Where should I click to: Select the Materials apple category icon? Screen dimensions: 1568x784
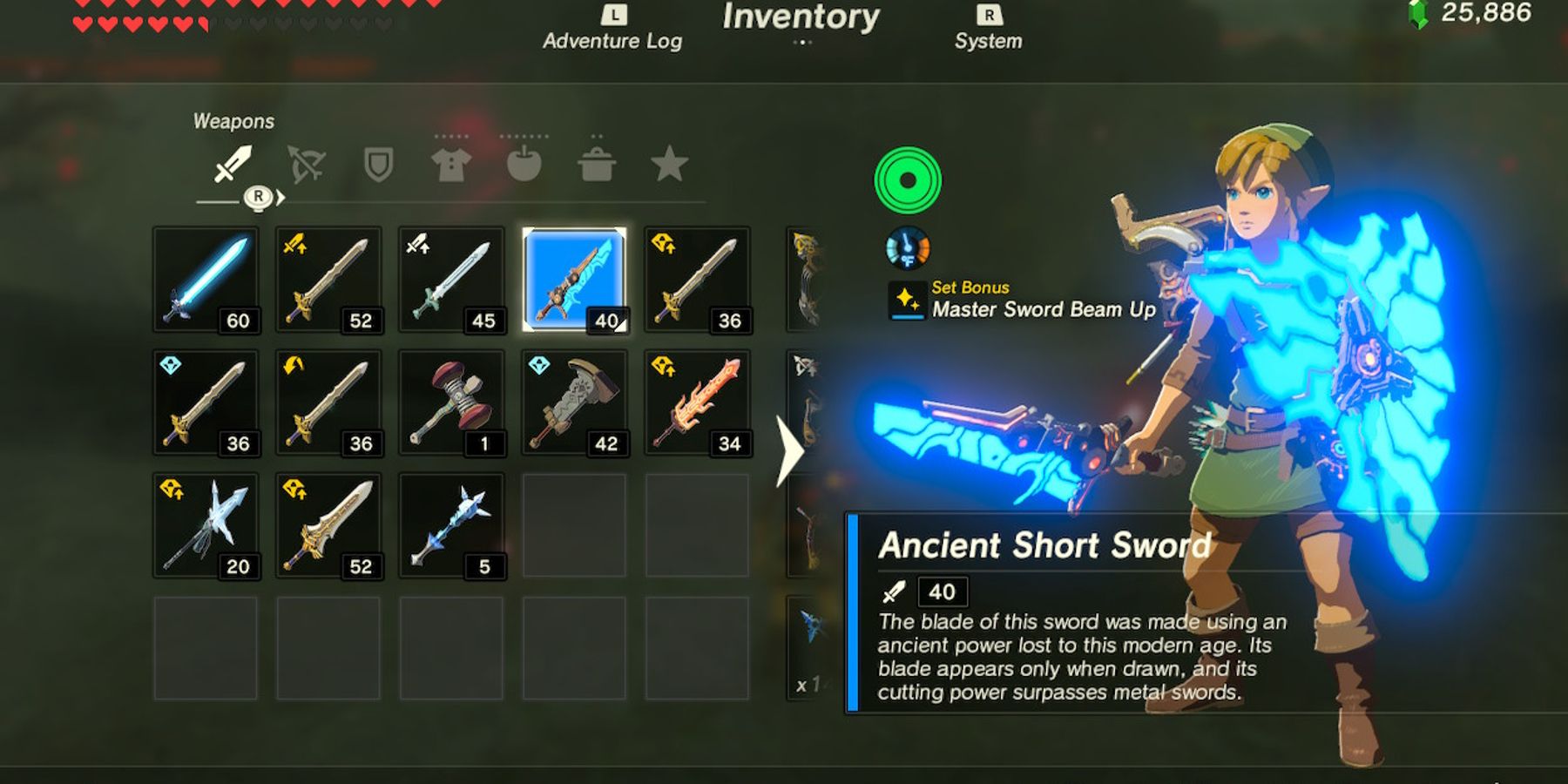(x=524, y=162)
